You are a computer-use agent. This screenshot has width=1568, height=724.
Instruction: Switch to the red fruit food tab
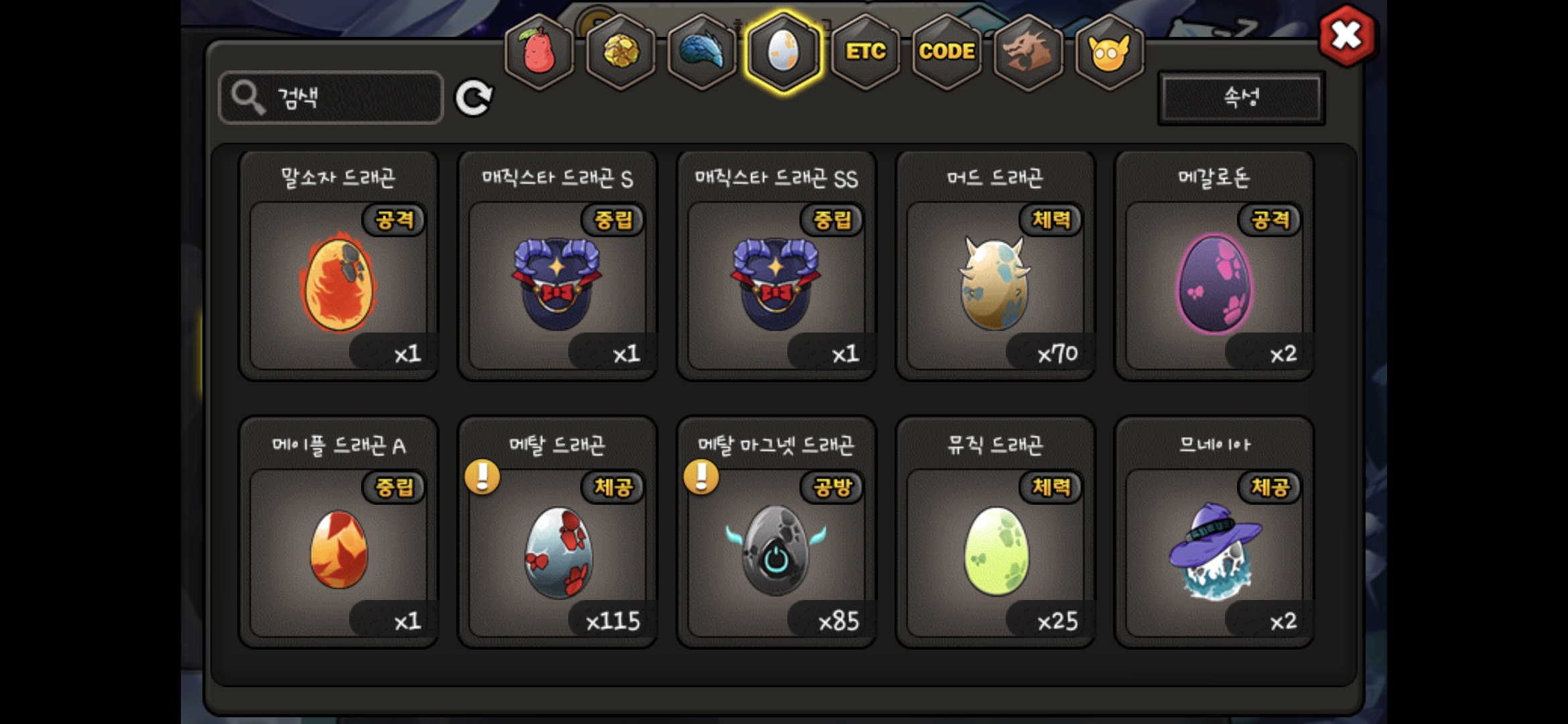coord(539,52)
